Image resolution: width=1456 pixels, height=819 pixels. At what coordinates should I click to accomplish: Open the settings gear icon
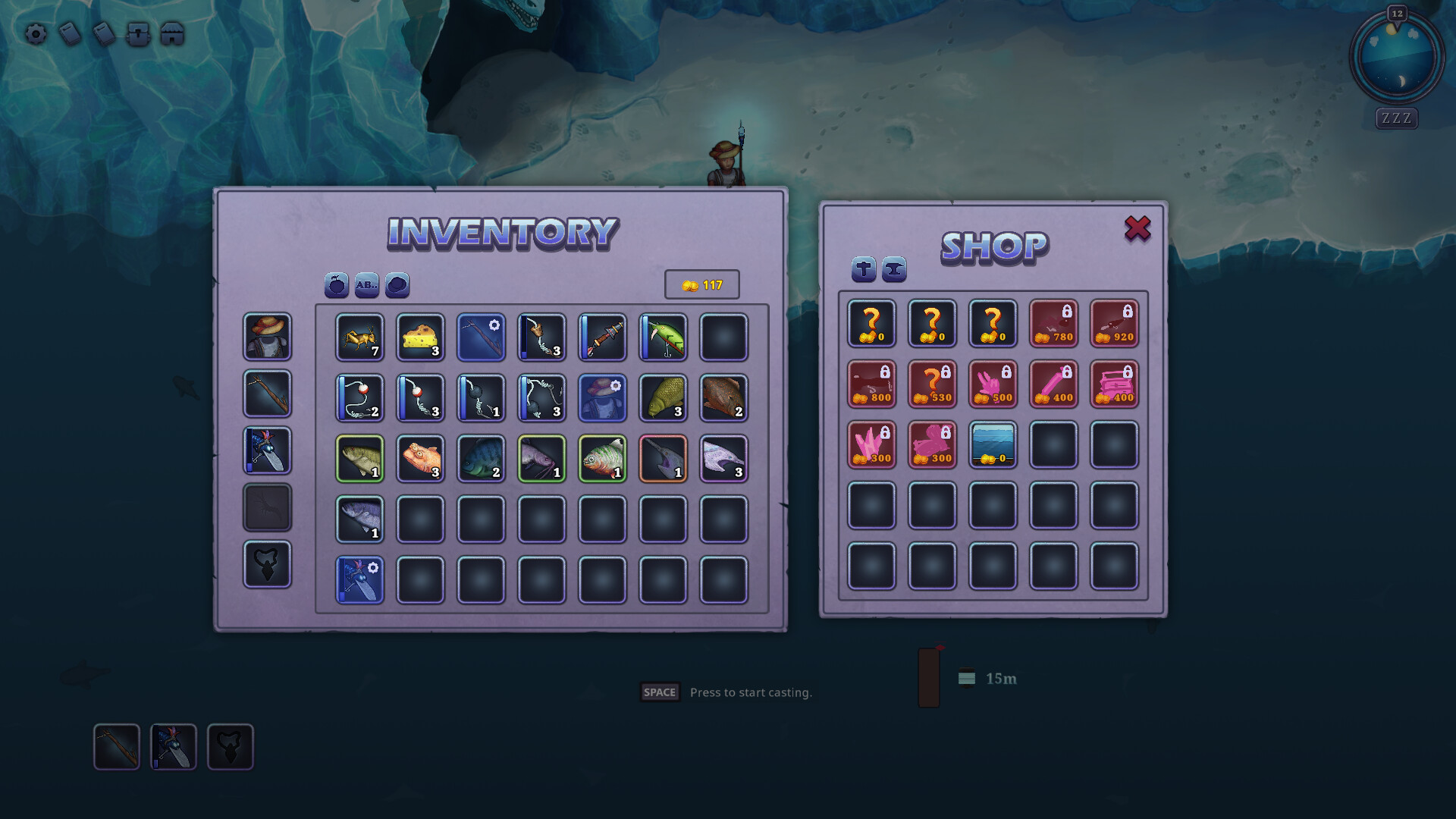[34, 33]
